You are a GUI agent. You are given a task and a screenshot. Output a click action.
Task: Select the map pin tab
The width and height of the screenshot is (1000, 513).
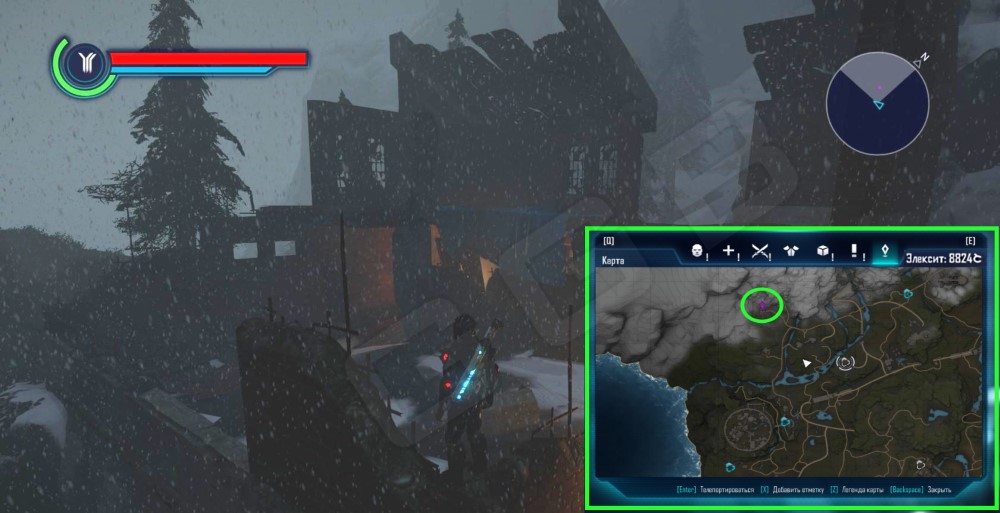pos(884,252)
